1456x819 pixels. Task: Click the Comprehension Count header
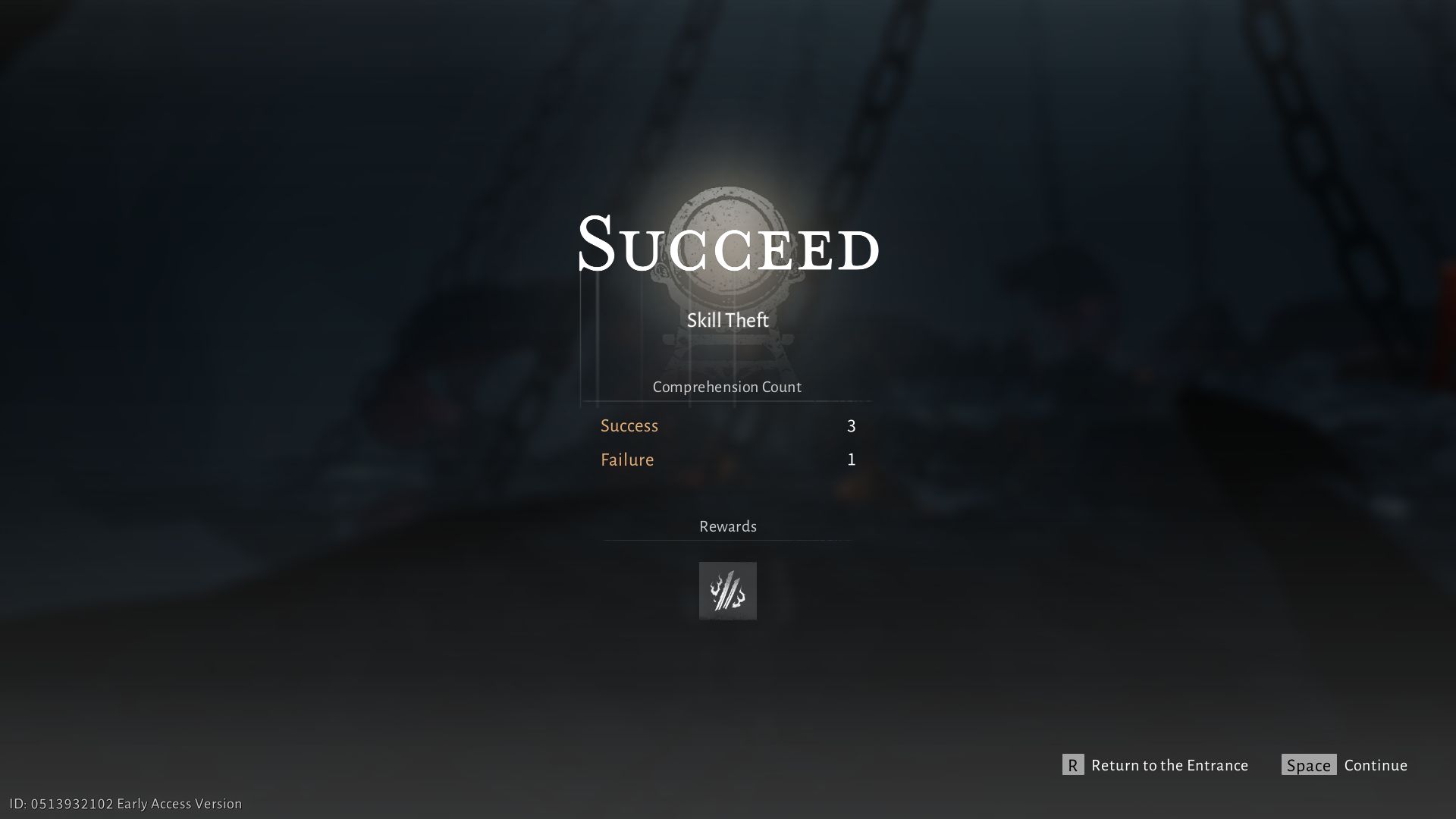pyautogui.click(x=726, y=387)
